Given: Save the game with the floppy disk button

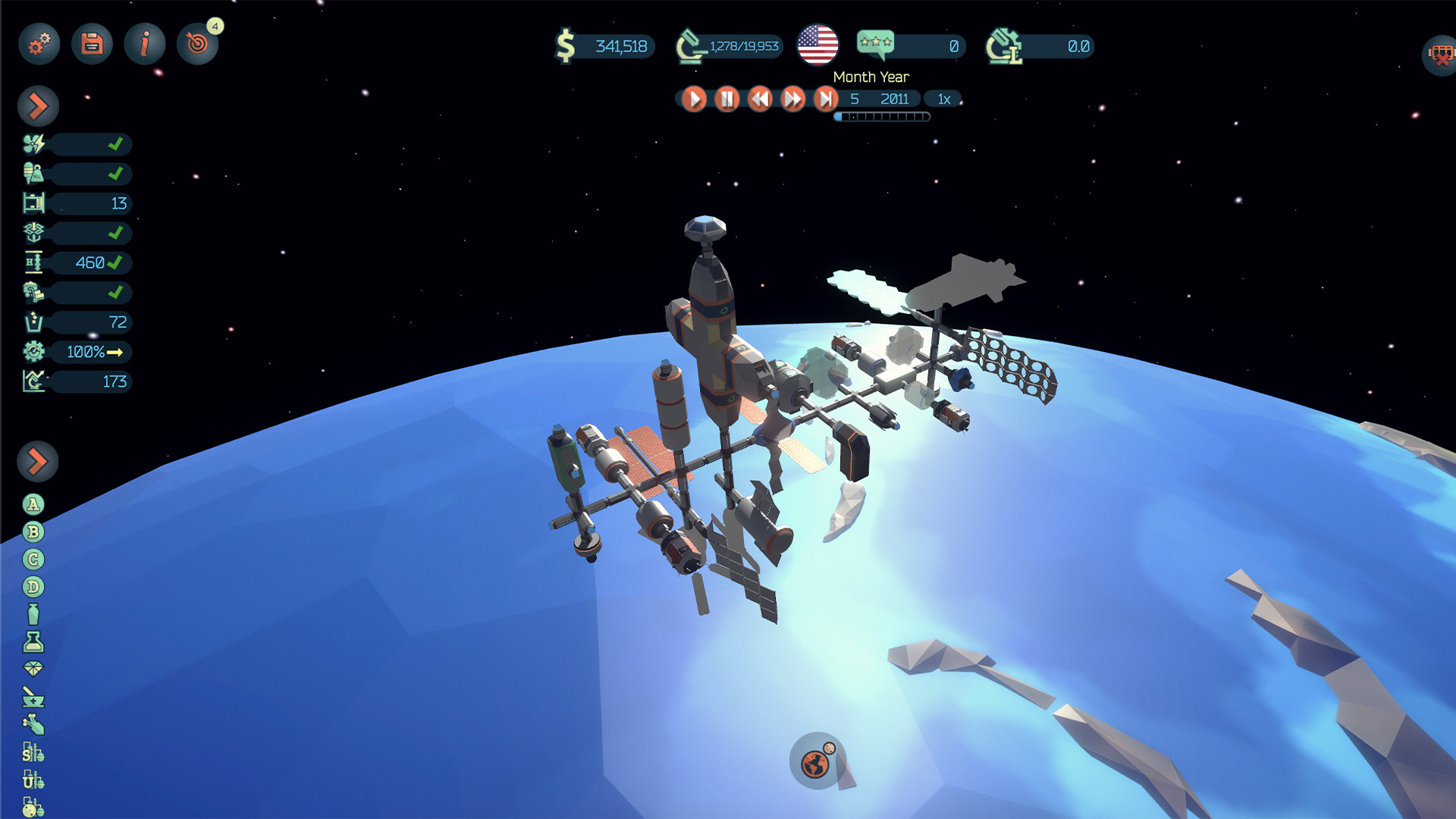Looking at the screenshot, I should pos(92,44).
